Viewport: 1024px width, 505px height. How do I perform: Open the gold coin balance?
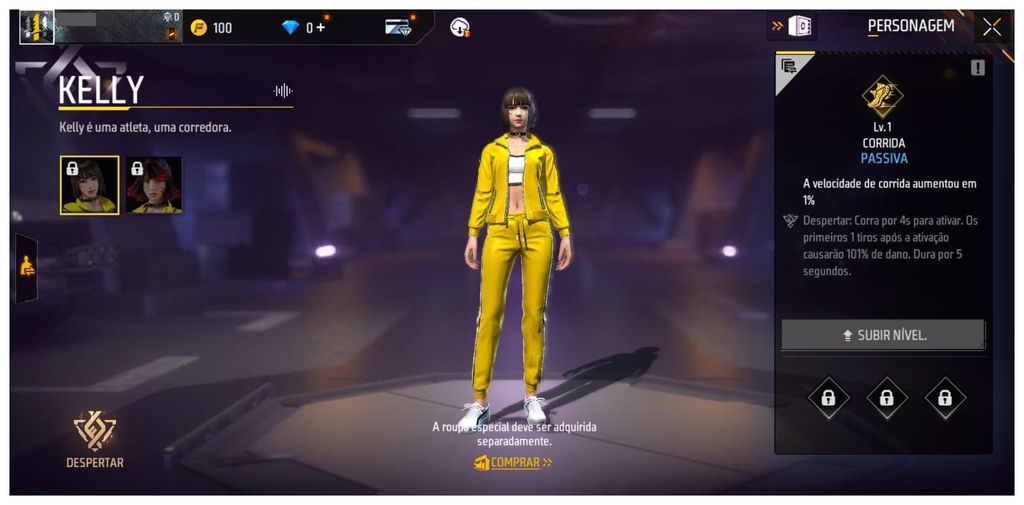(x=211, y=27)
